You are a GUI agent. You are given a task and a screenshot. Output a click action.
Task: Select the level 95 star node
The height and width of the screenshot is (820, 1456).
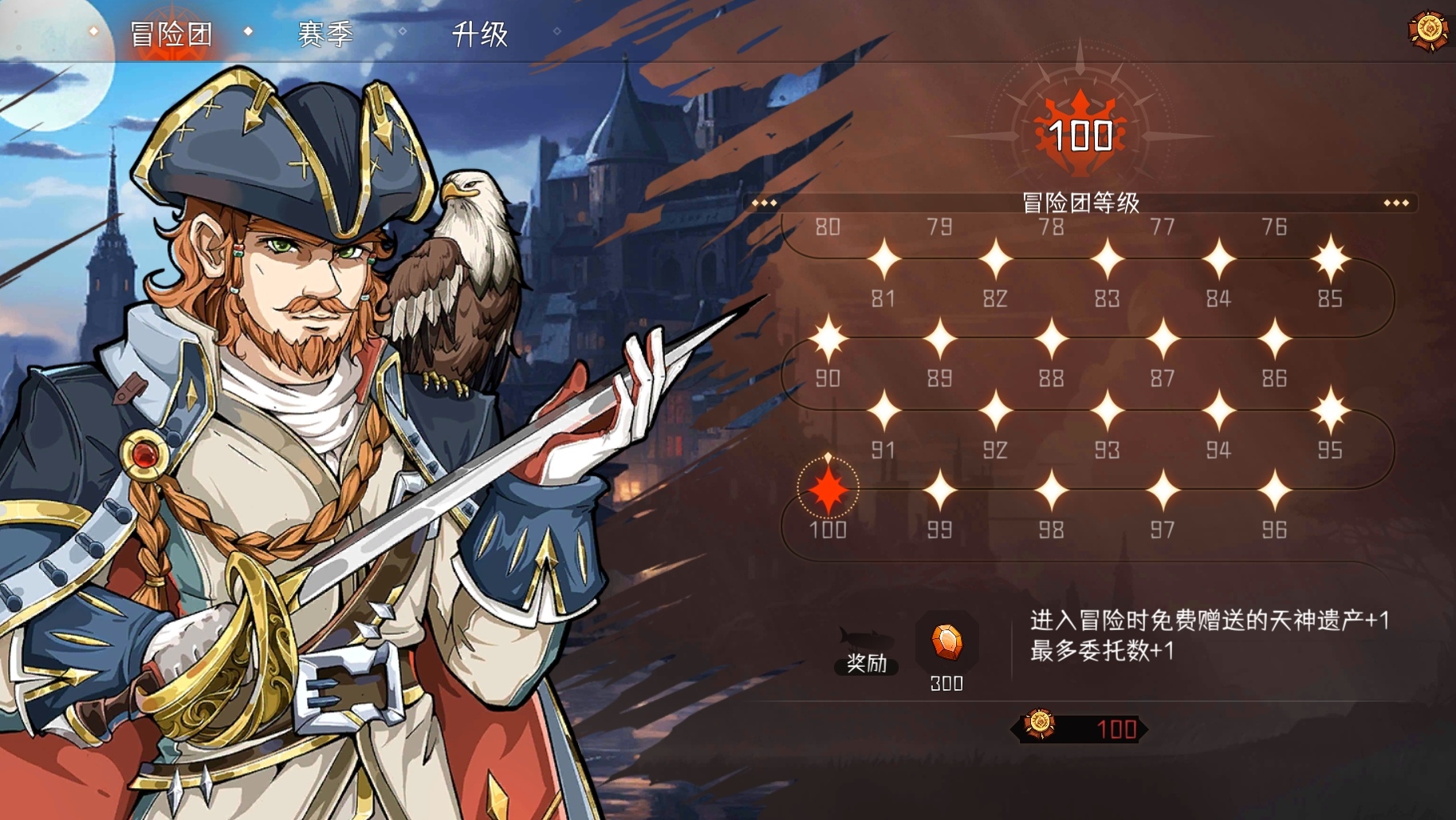1330,412
